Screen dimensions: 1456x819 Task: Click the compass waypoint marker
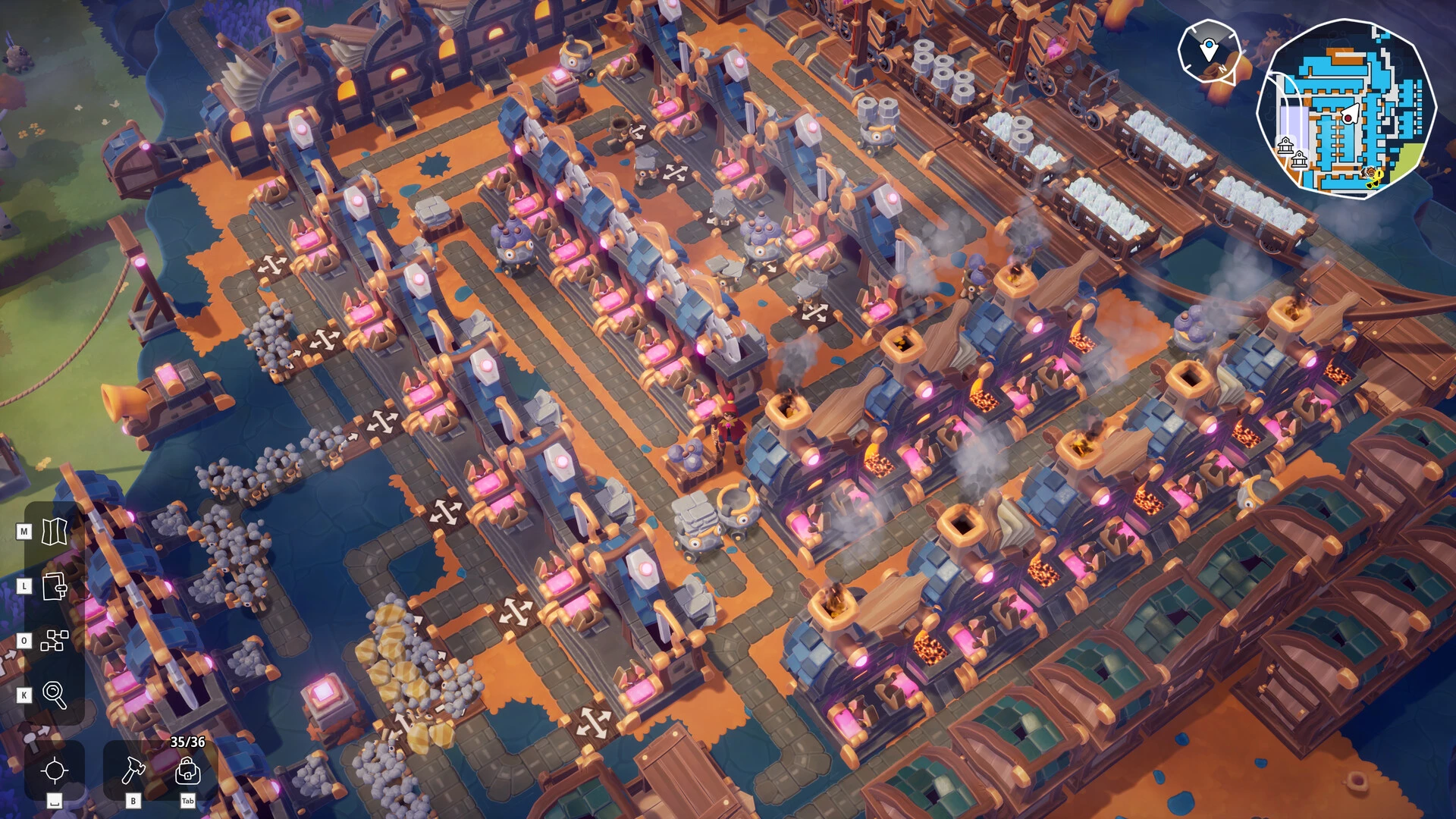pyautogui.click(x=1209, y=51)
